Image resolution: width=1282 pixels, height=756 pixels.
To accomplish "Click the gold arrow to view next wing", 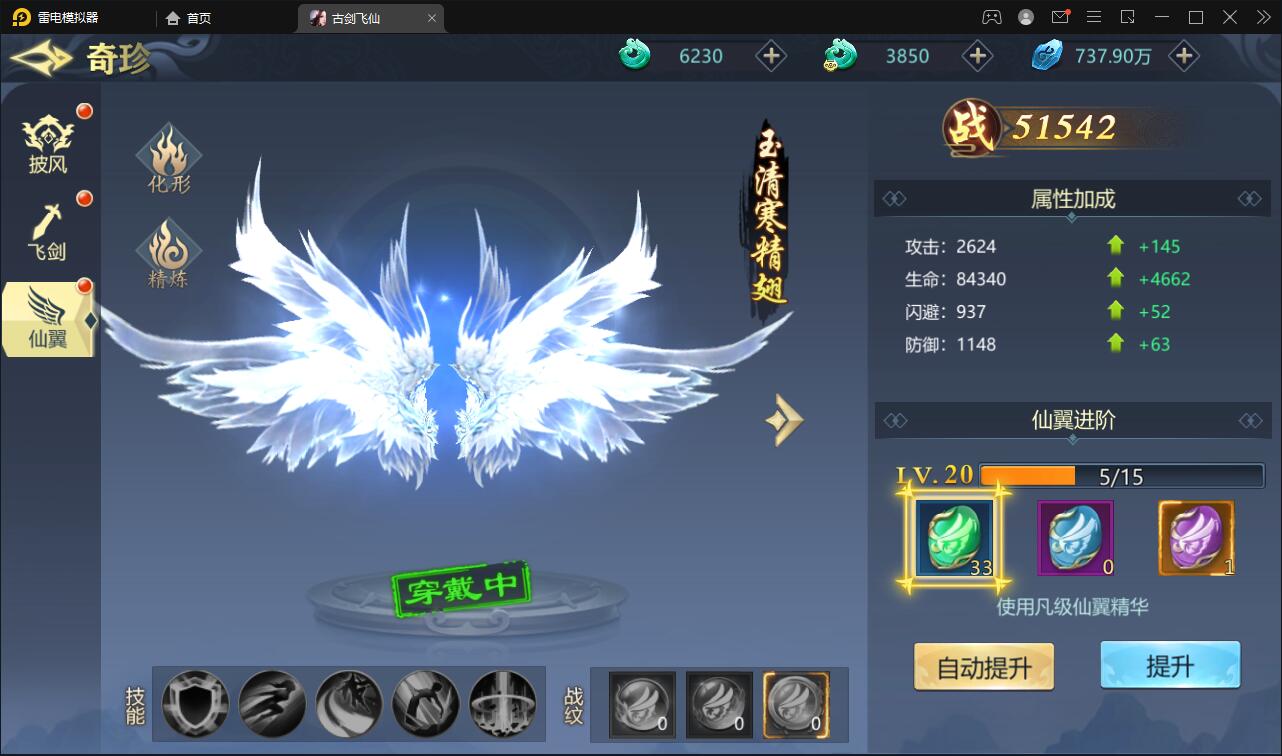I will [x=784, y=420].
